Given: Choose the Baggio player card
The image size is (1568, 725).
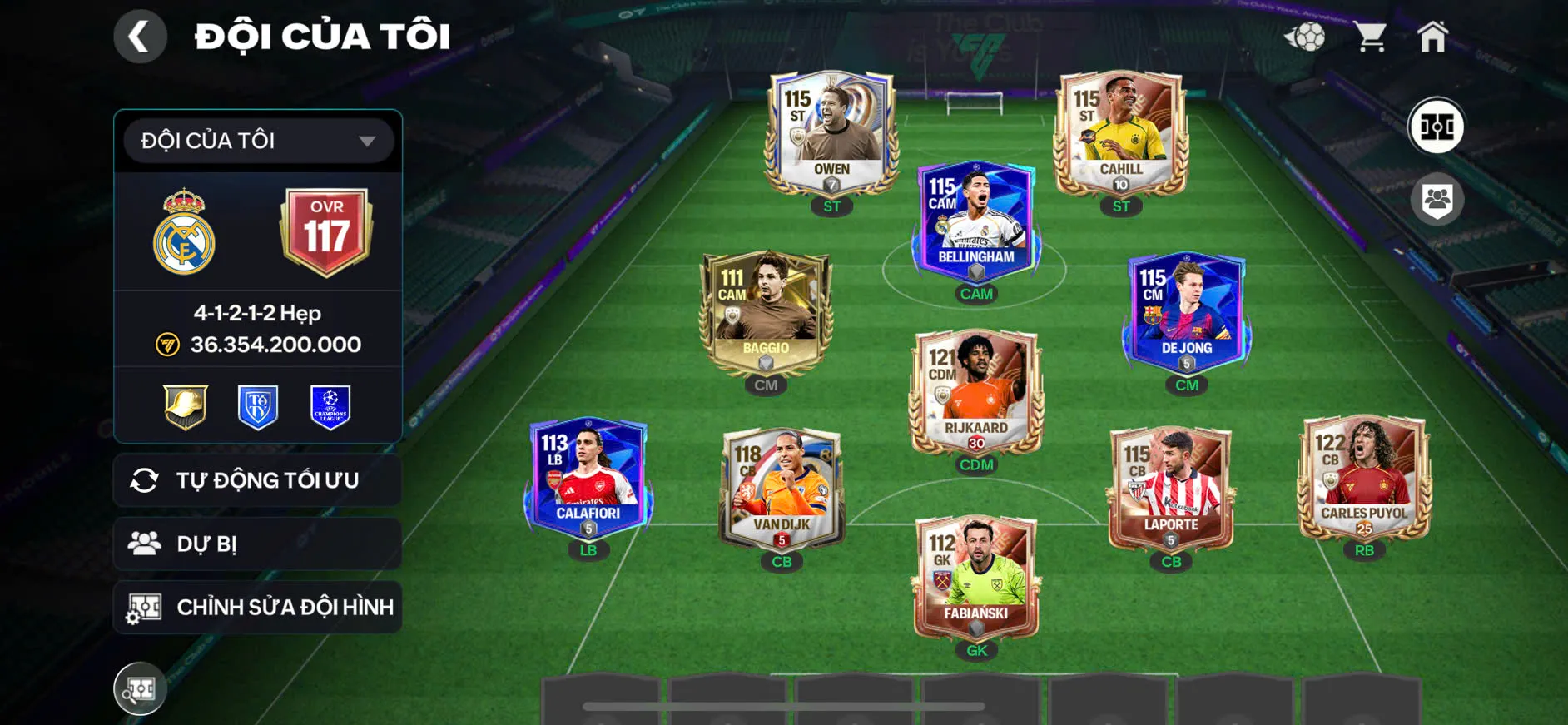Looking at the screenshot, I should [766, 312].
